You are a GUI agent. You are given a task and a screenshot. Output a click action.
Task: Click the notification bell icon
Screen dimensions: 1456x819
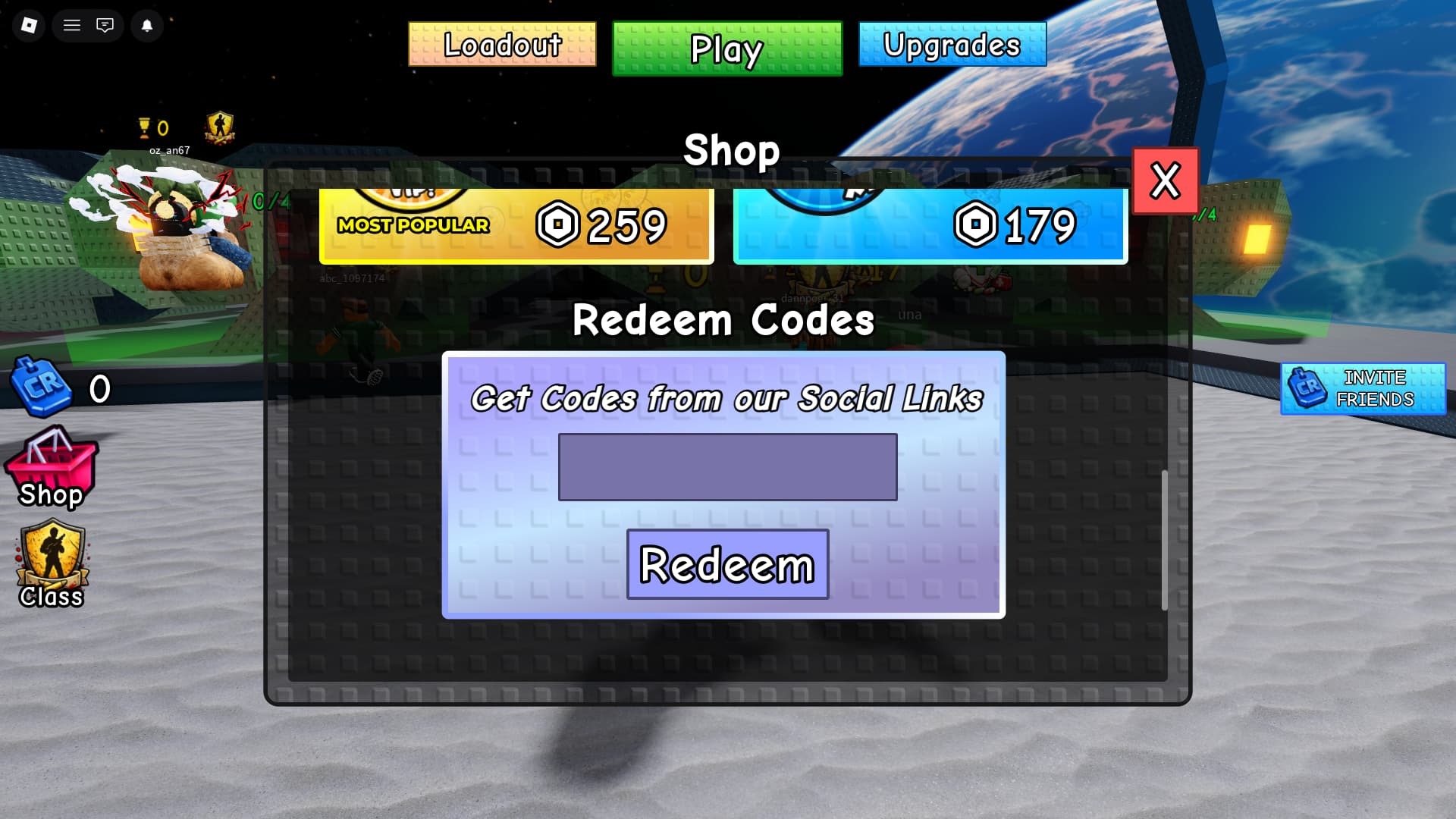coord(147,25)
